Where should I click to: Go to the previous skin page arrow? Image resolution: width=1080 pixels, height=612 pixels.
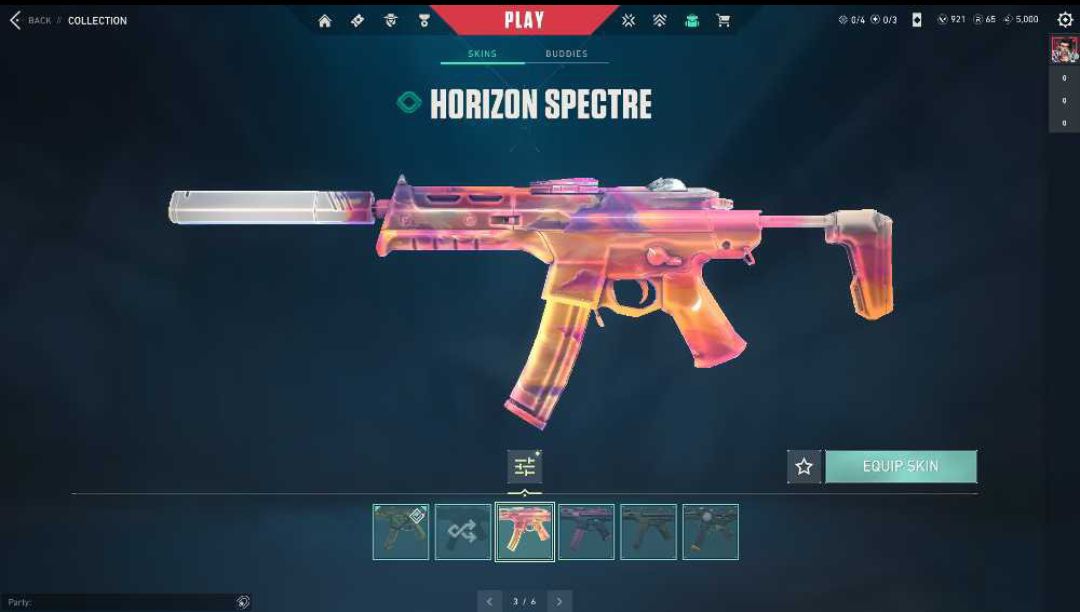pos(489,602)
